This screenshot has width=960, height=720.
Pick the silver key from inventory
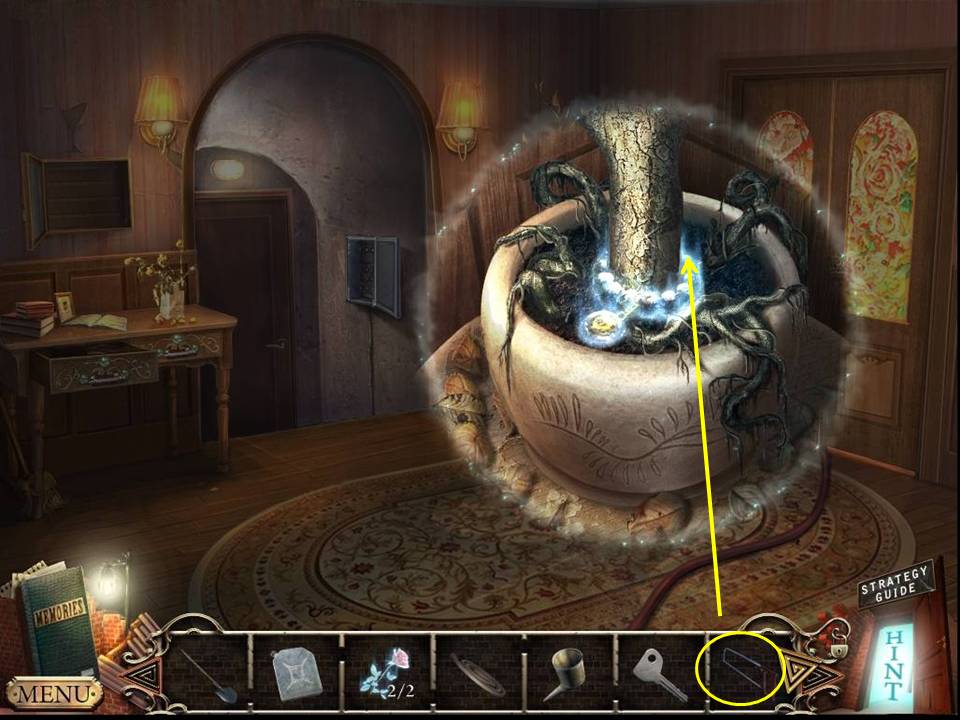pyautogui.click(x=660, y=669)
